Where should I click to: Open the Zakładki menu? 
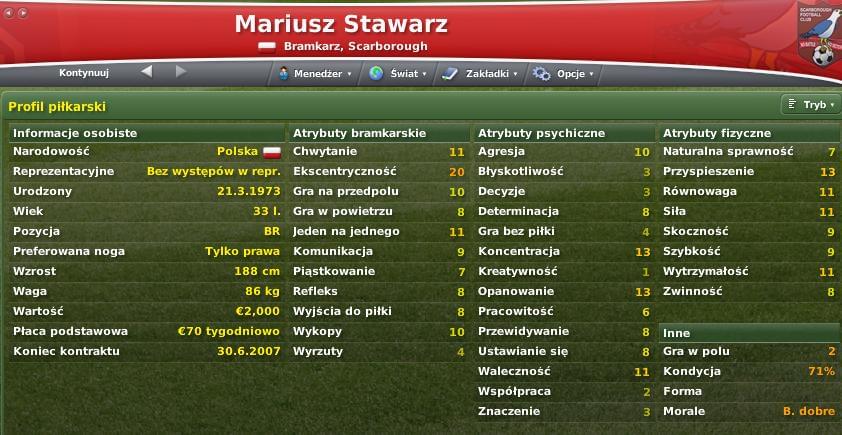click(x=482, y=73)
